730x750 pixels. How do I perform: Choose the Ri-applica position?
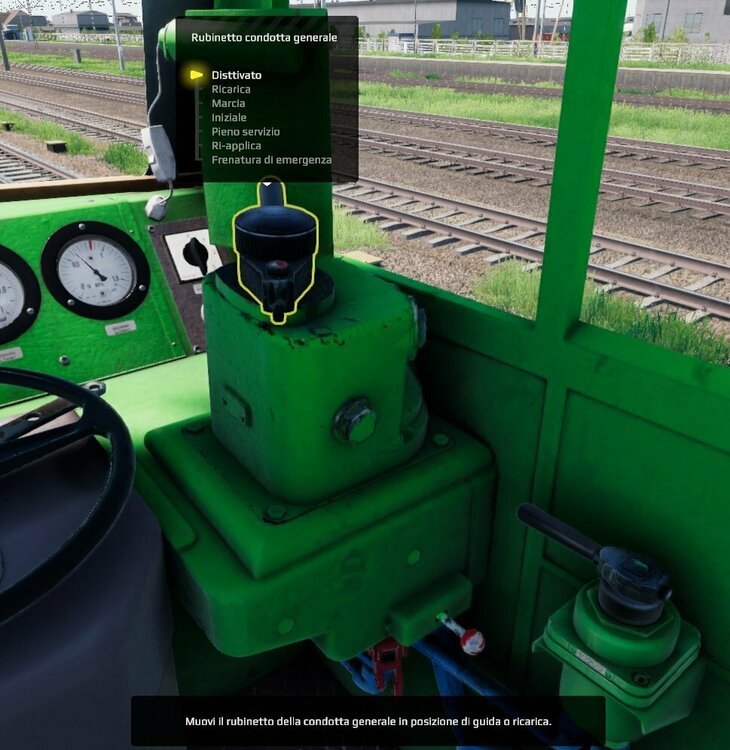(x=236, y=145)
